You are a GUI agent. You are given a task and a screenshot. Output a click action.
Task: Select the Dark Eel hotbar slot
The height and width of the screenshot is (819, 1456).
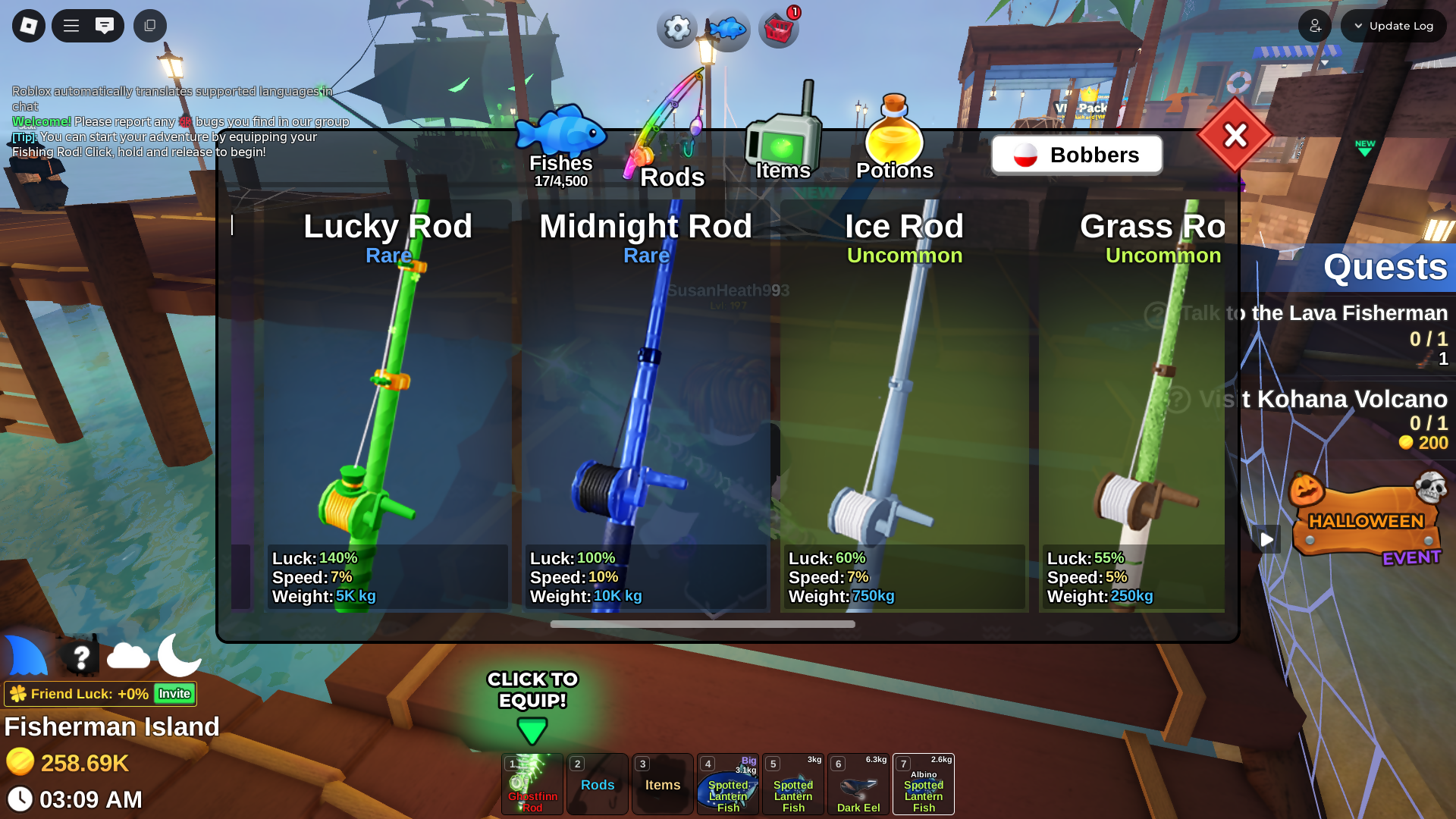tap(858, 784)
